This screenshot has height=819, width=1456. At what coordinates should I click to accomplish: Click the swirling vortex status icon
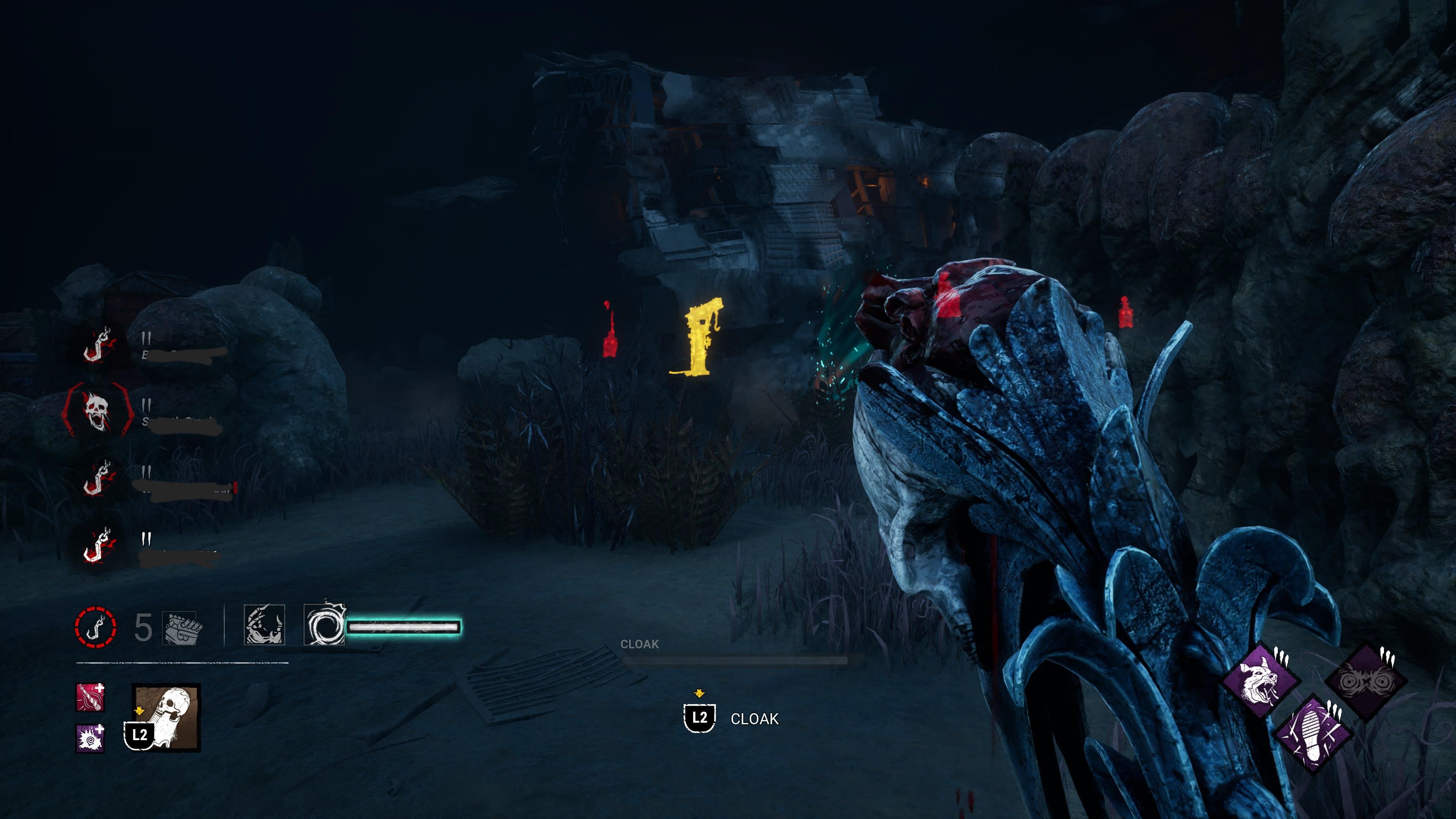pyautogui.click(x=325, y=625)
